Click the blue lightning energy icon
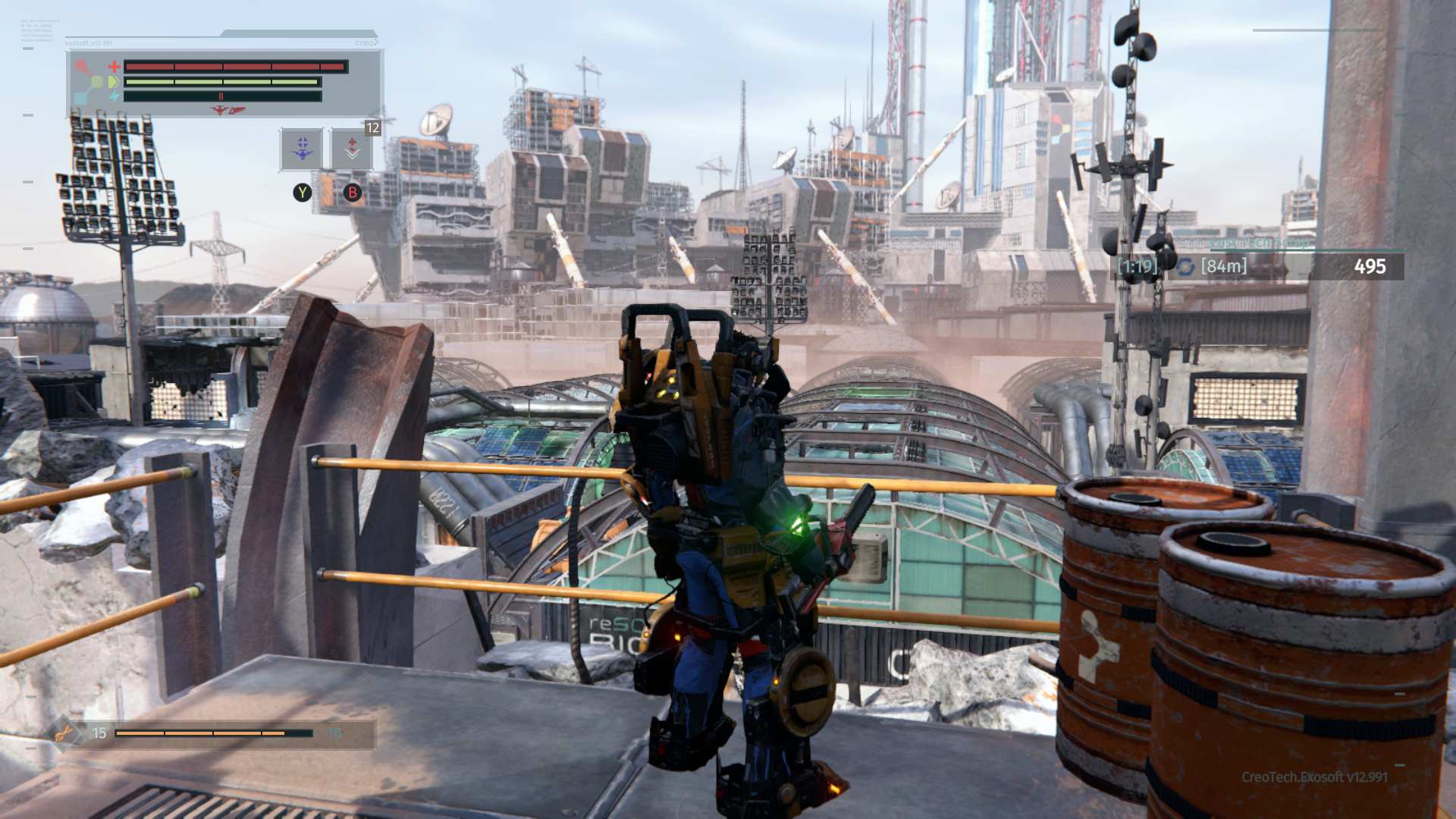Screen dimensions: 1456x819 pyautogui.click(x=115, y=95)
